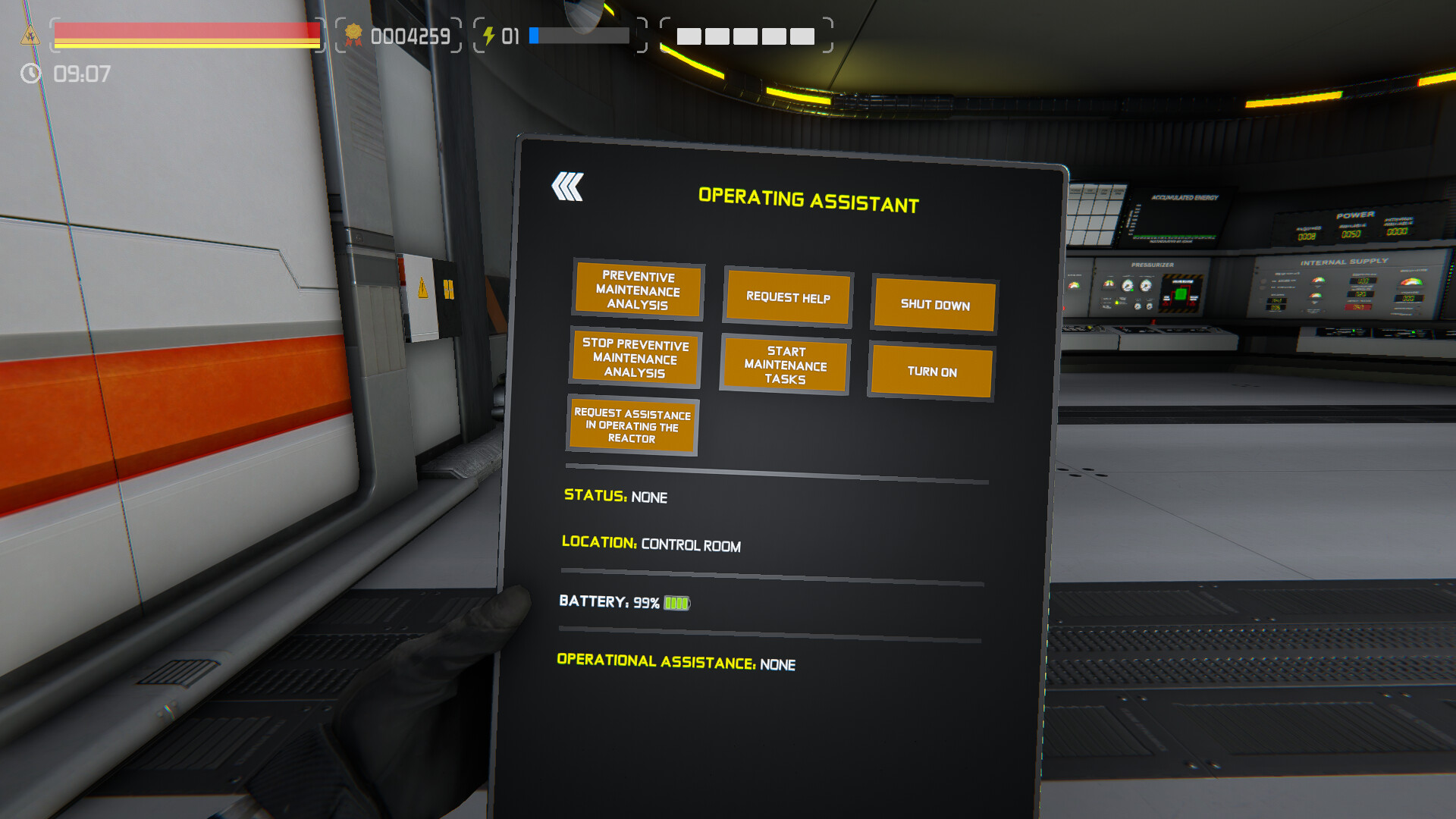This screenshot has height=819, width=1456.
Task: Click Stop Preventive Maintenance Analysis
Action: click(x=636, y=359)
